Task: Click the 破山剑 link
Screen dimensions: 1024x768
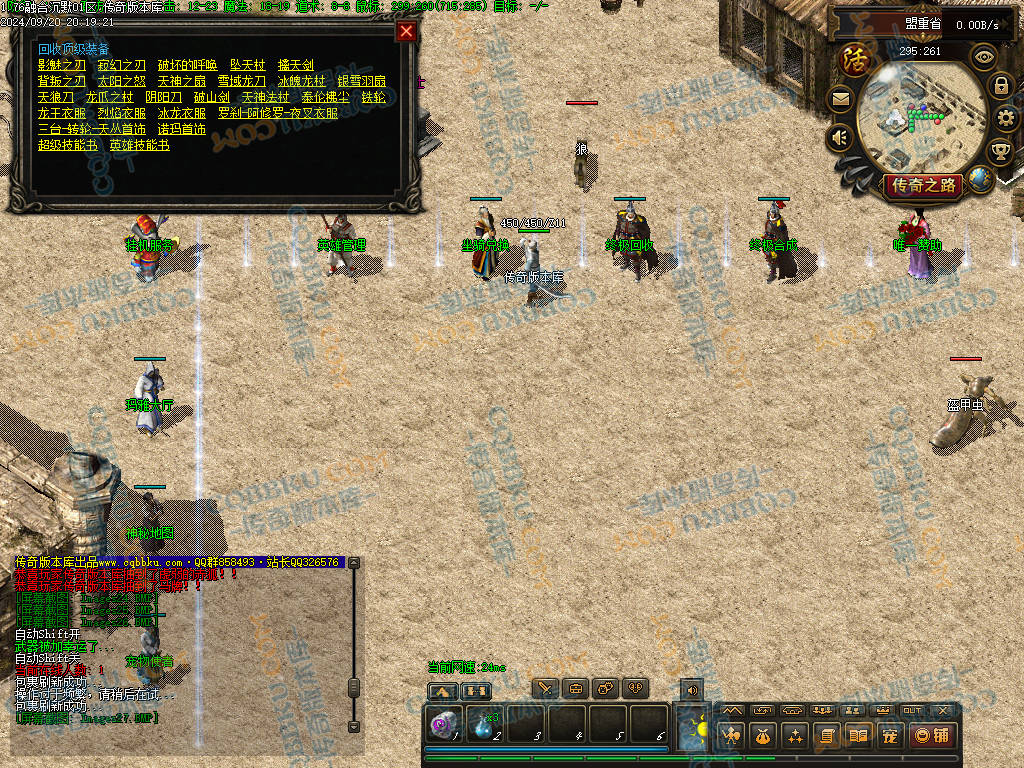Action: click(211, 97)
